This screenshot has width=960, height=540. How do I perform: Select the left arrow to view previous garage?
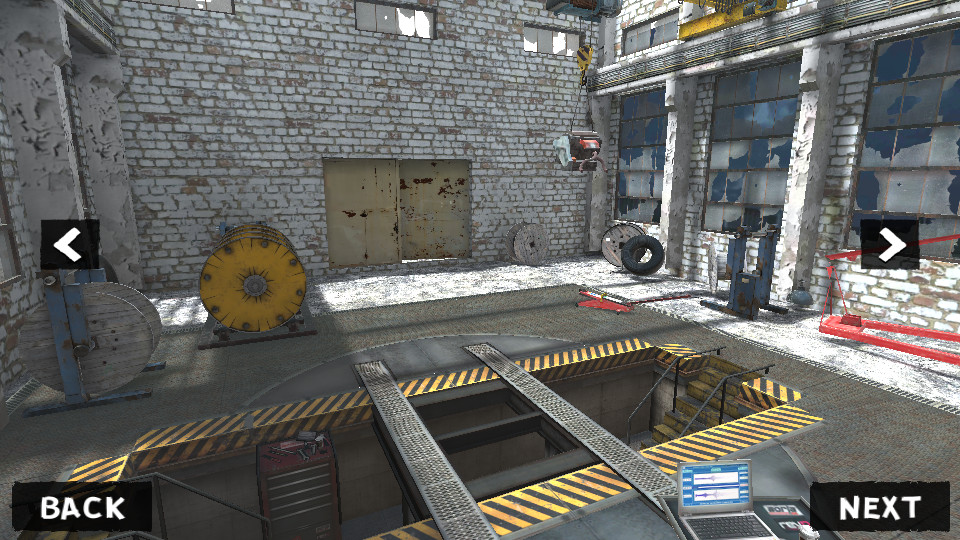(x=69, y=245)
